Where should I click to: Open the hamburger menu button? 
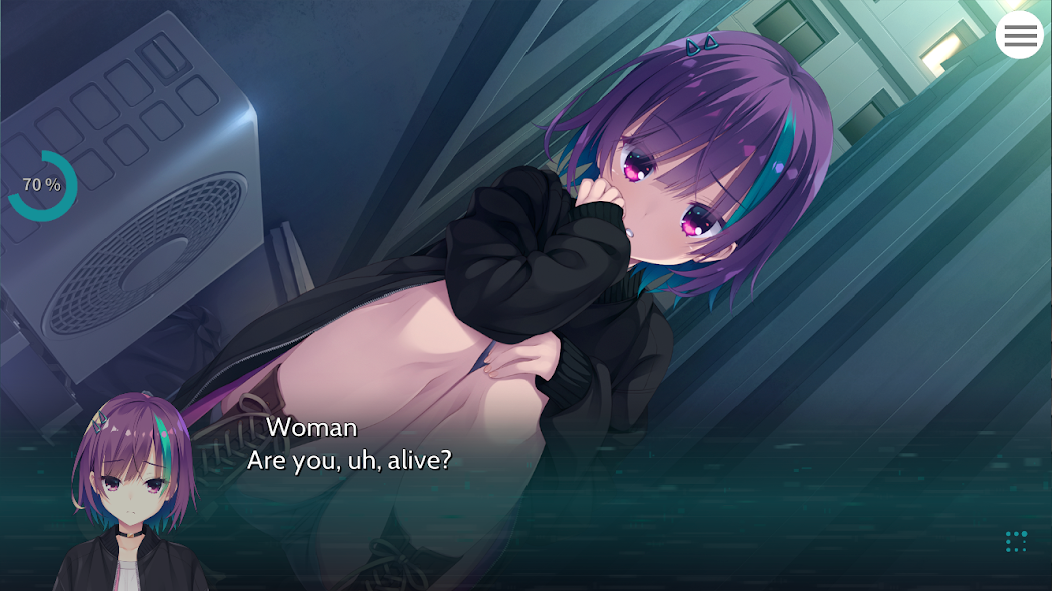(1019, 36)
